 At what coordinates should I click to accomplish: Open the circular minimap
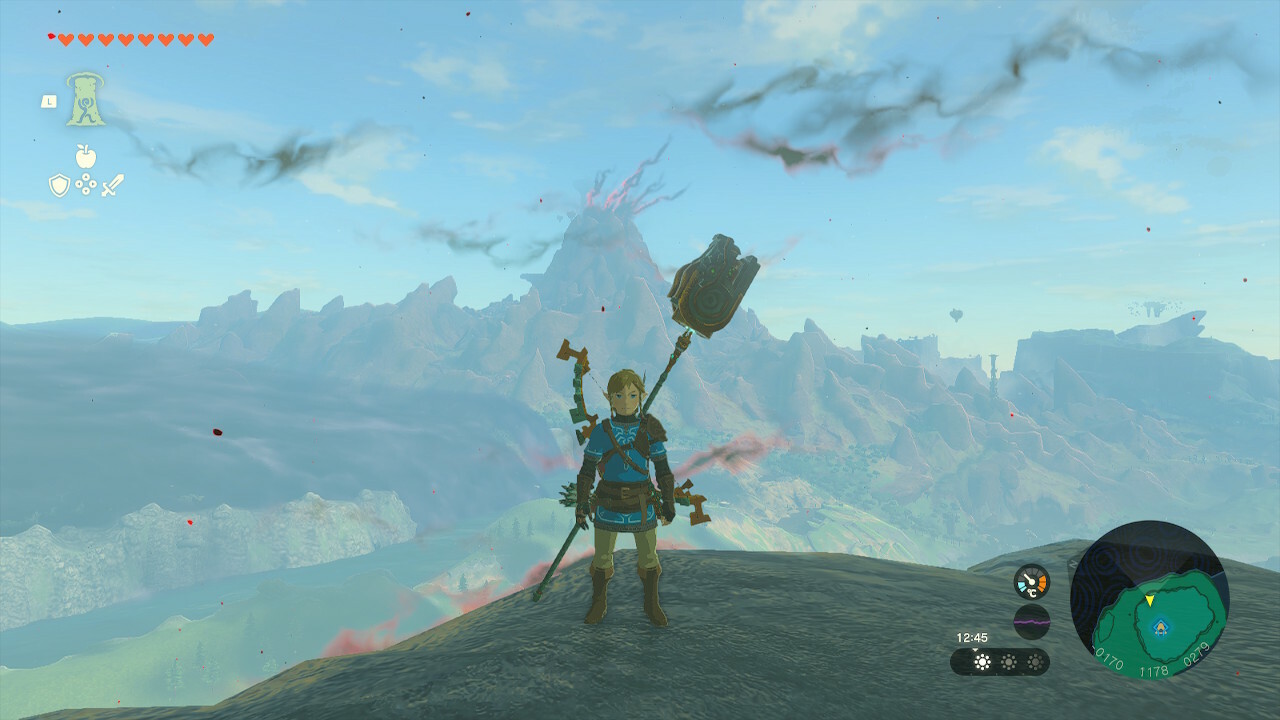tap(1149, 600)
